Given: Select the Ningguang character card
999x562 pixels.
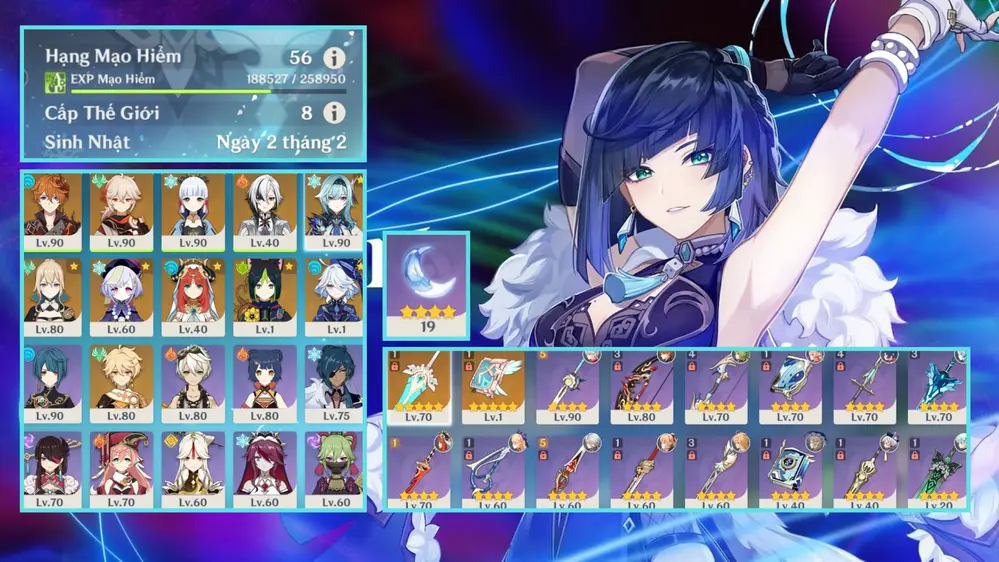Looking at the screenshot, I should click(x=193, y=467).
